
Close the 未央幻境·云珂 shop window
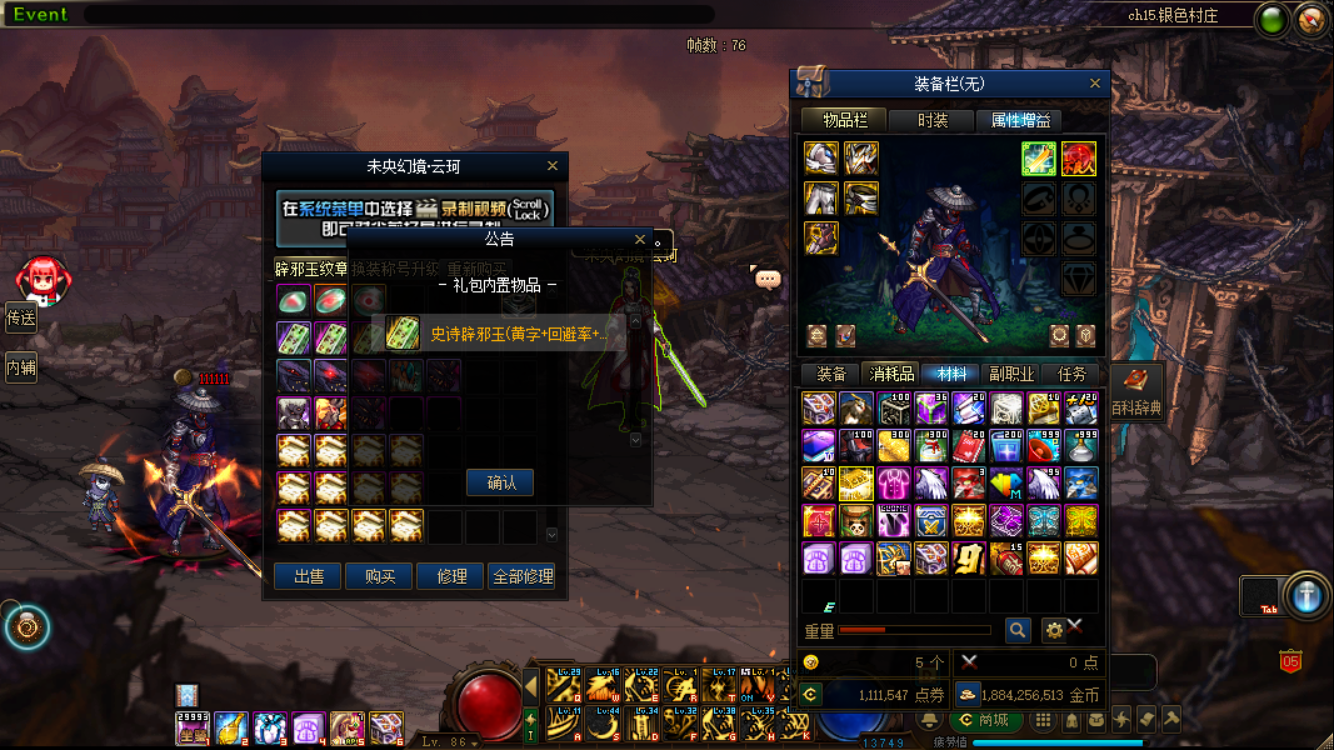552,166
